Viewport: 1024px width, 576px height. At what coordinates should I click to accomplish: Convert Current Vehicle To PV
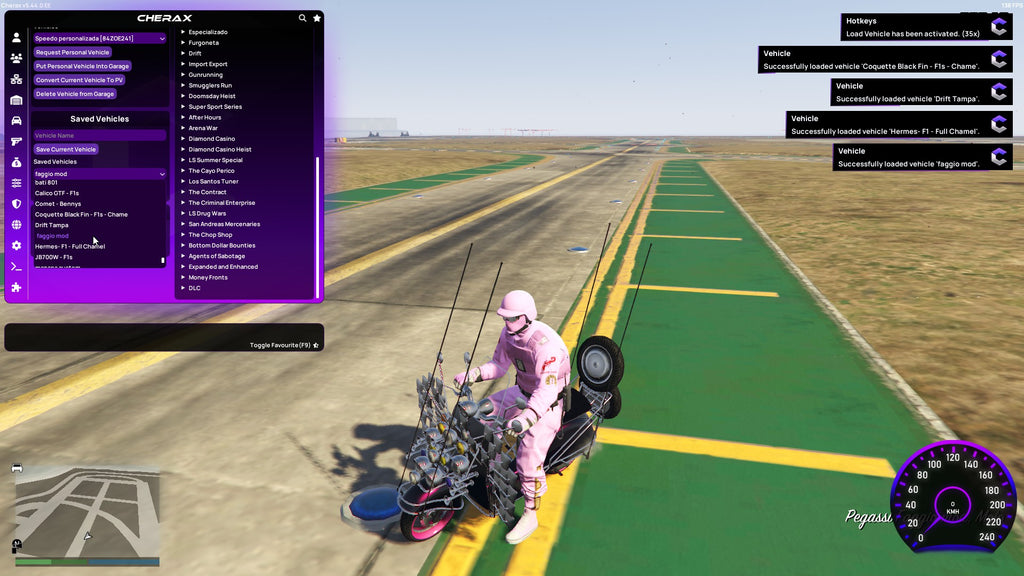[x=79, y=80]
